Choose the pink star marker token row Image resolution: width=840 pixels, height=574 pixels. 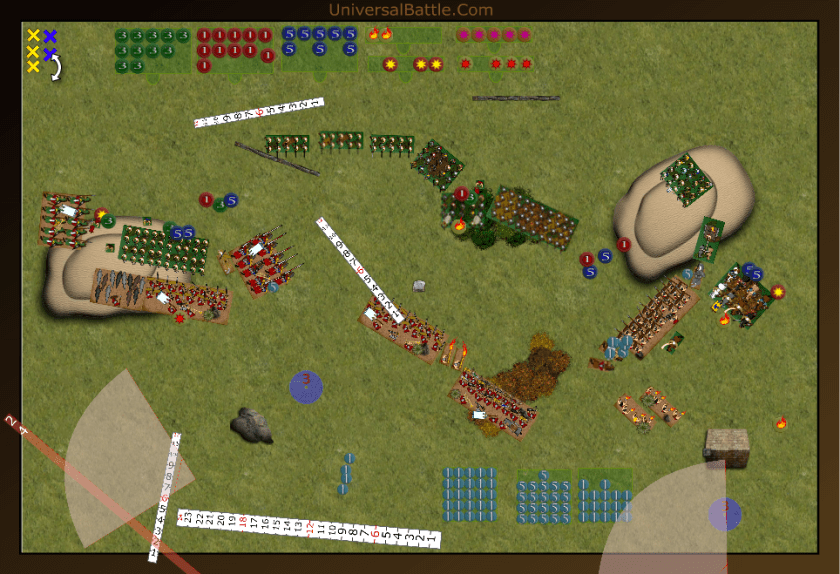[493, 35]
